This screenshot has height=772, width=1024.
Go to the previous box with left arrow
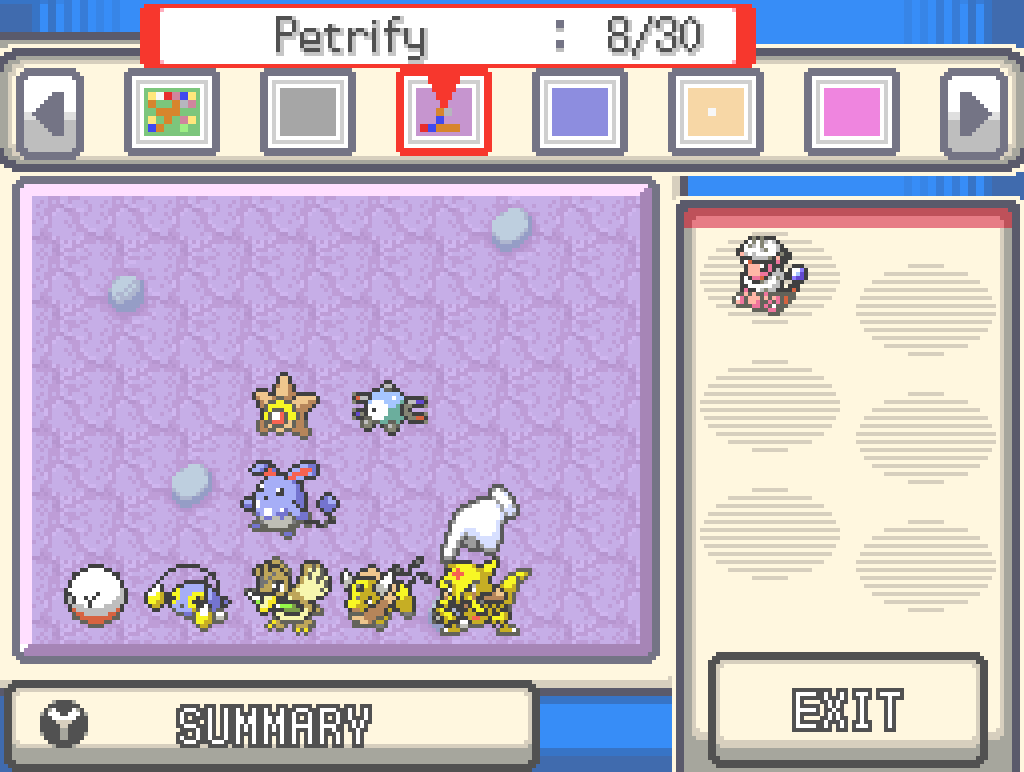point(49,112)
